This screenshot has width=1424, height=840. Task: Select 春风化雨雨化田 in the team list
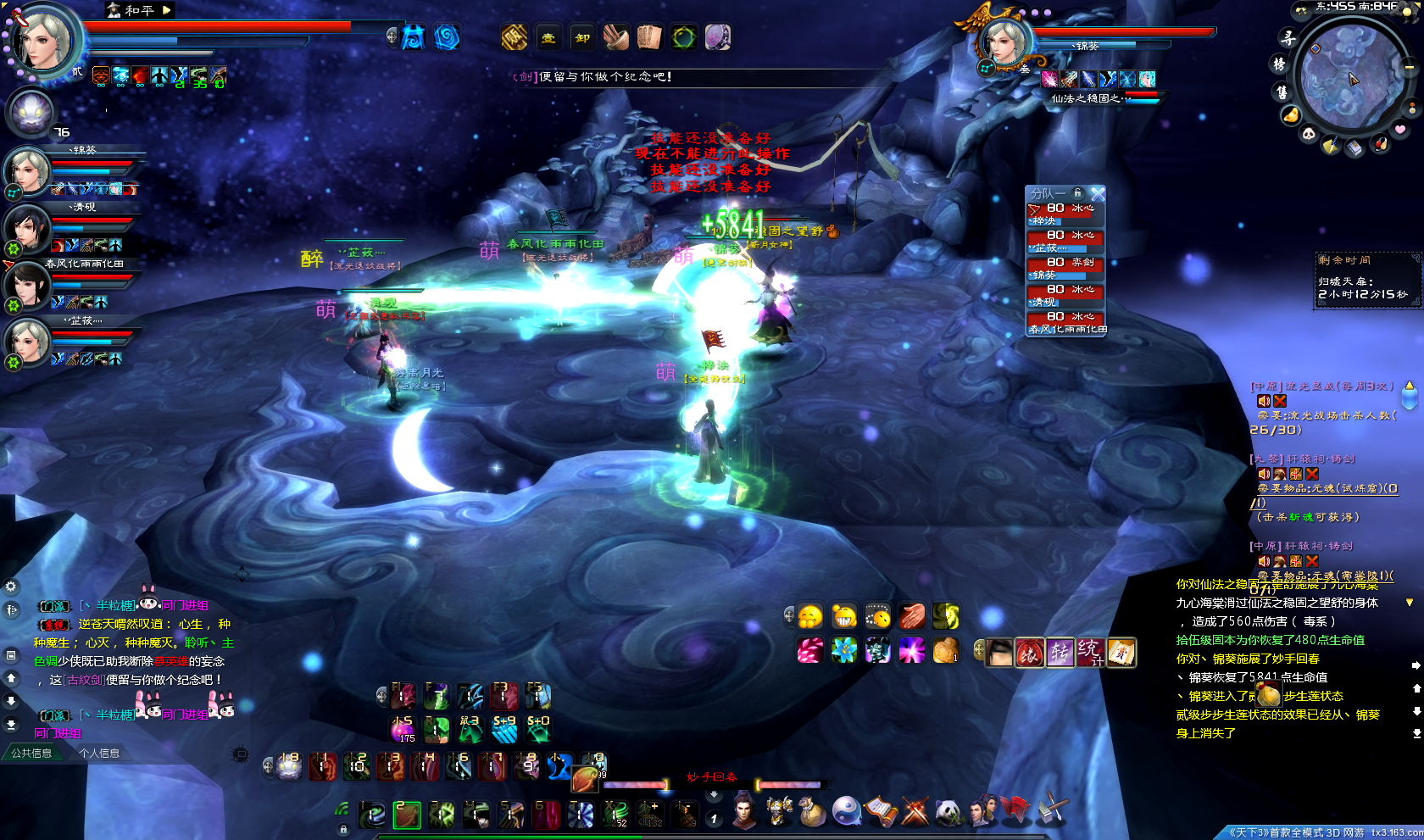click(x=1066, y=323)
